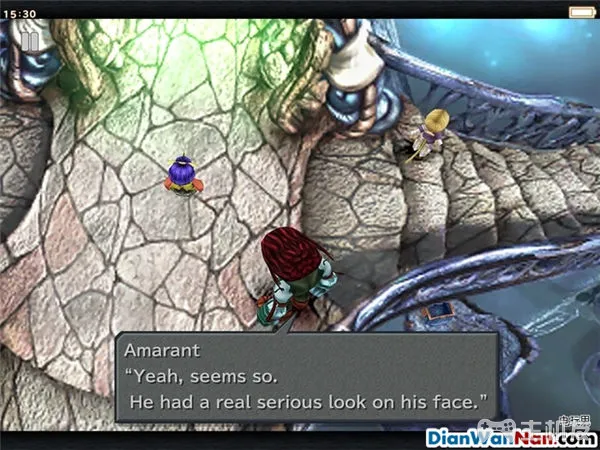Viewport: 600px width, 450px height.
Task: Advance Amarant's dialogue box
Action: pyautogui.click(x=306, y=377)
